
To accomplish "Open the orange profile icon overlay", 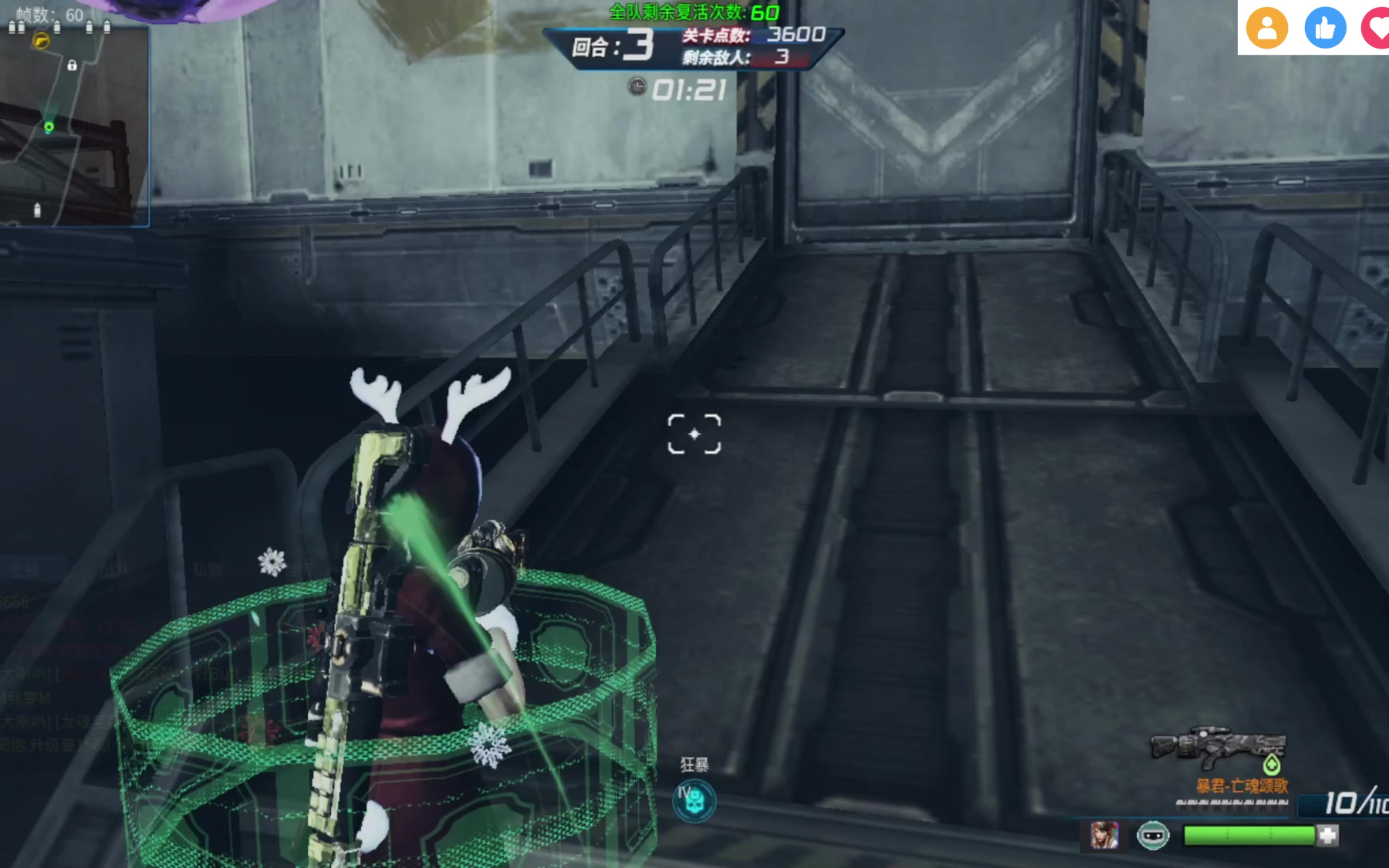I will pos(1267,29).
